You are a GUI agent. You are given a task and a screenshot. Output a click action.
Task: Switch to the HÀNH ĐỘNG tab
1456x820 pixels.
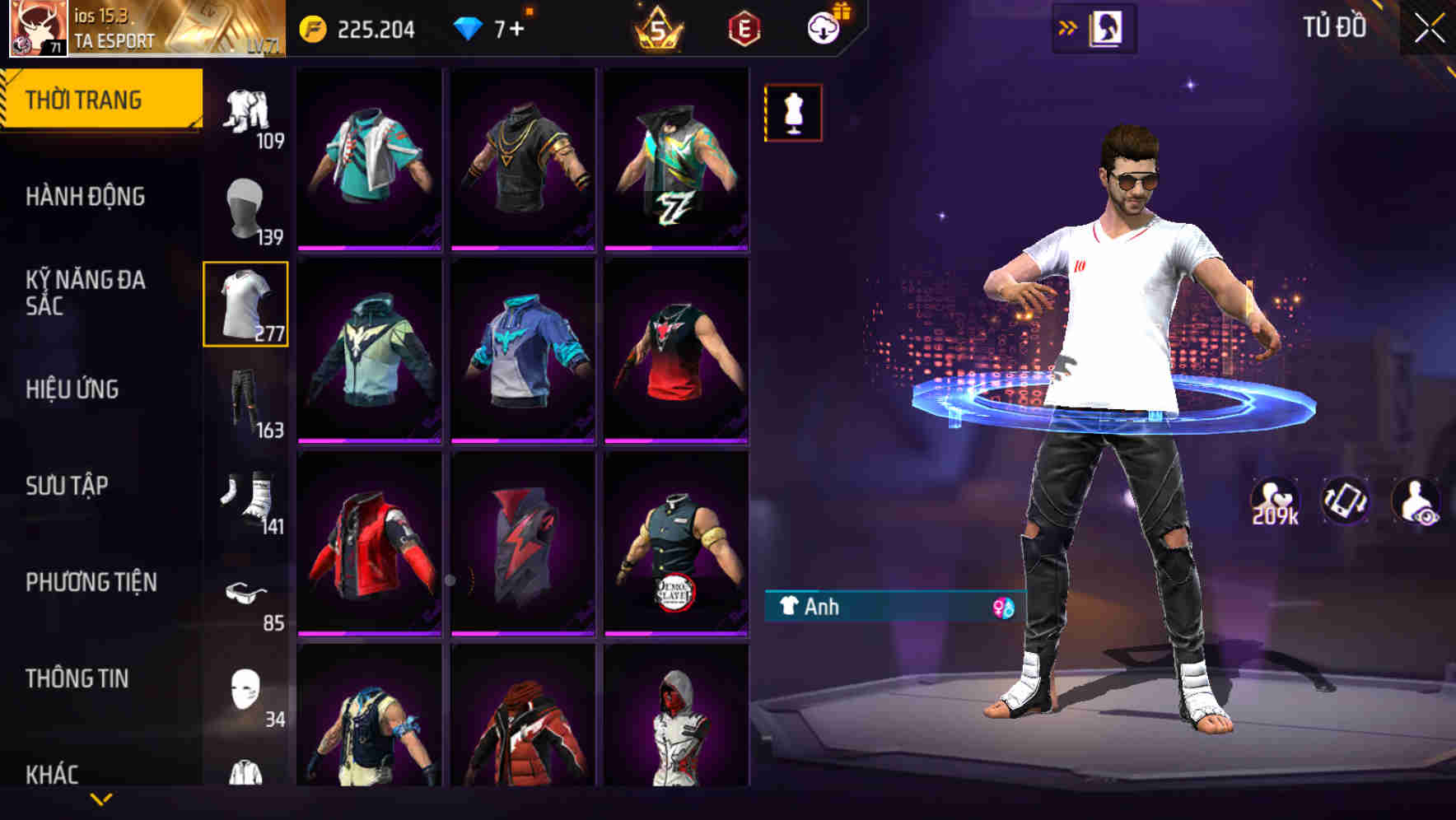pyautogui.click(x=86, y=197)
